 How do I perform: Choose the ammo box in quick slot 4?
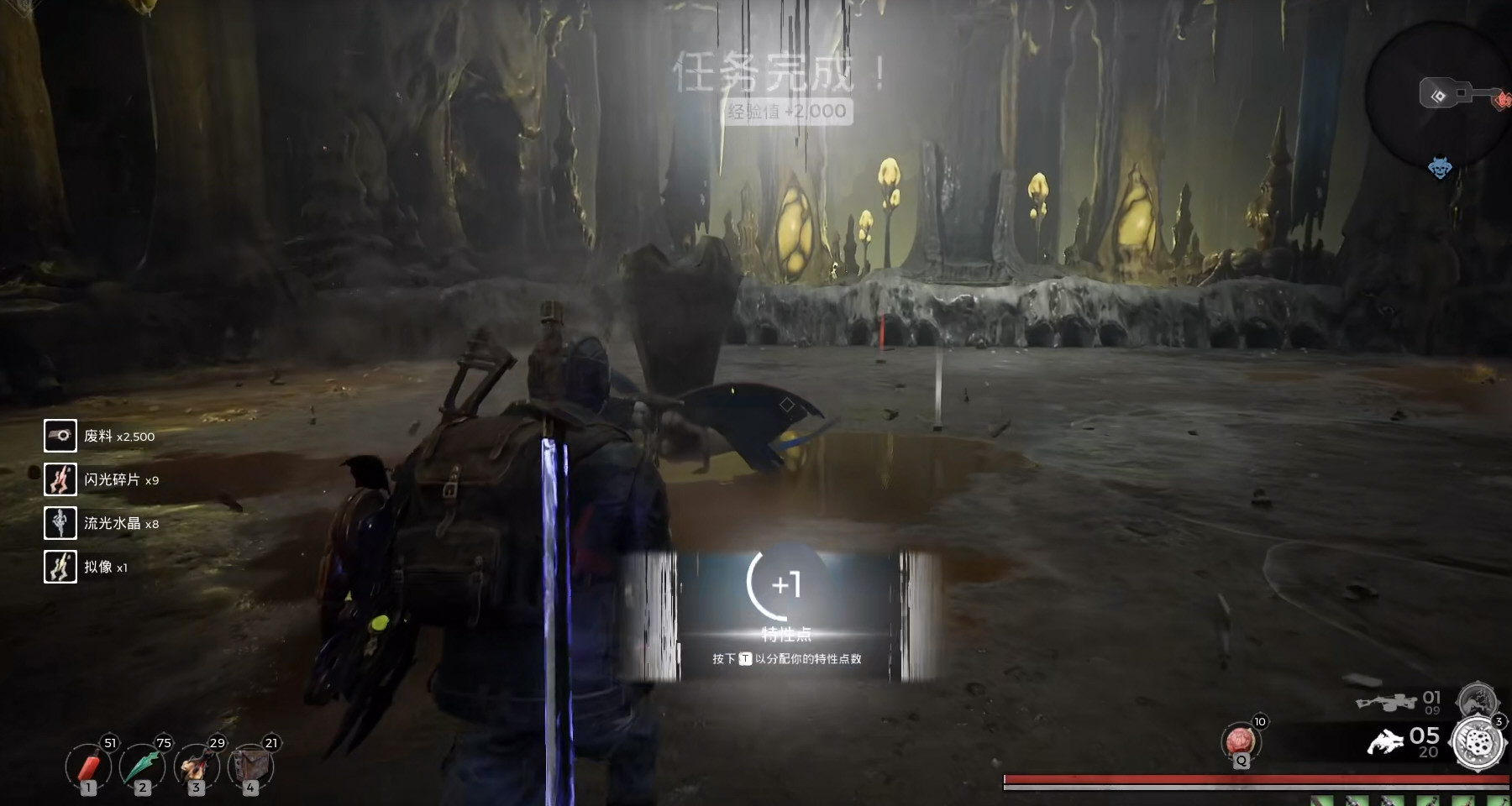click(x=250, y=767)
